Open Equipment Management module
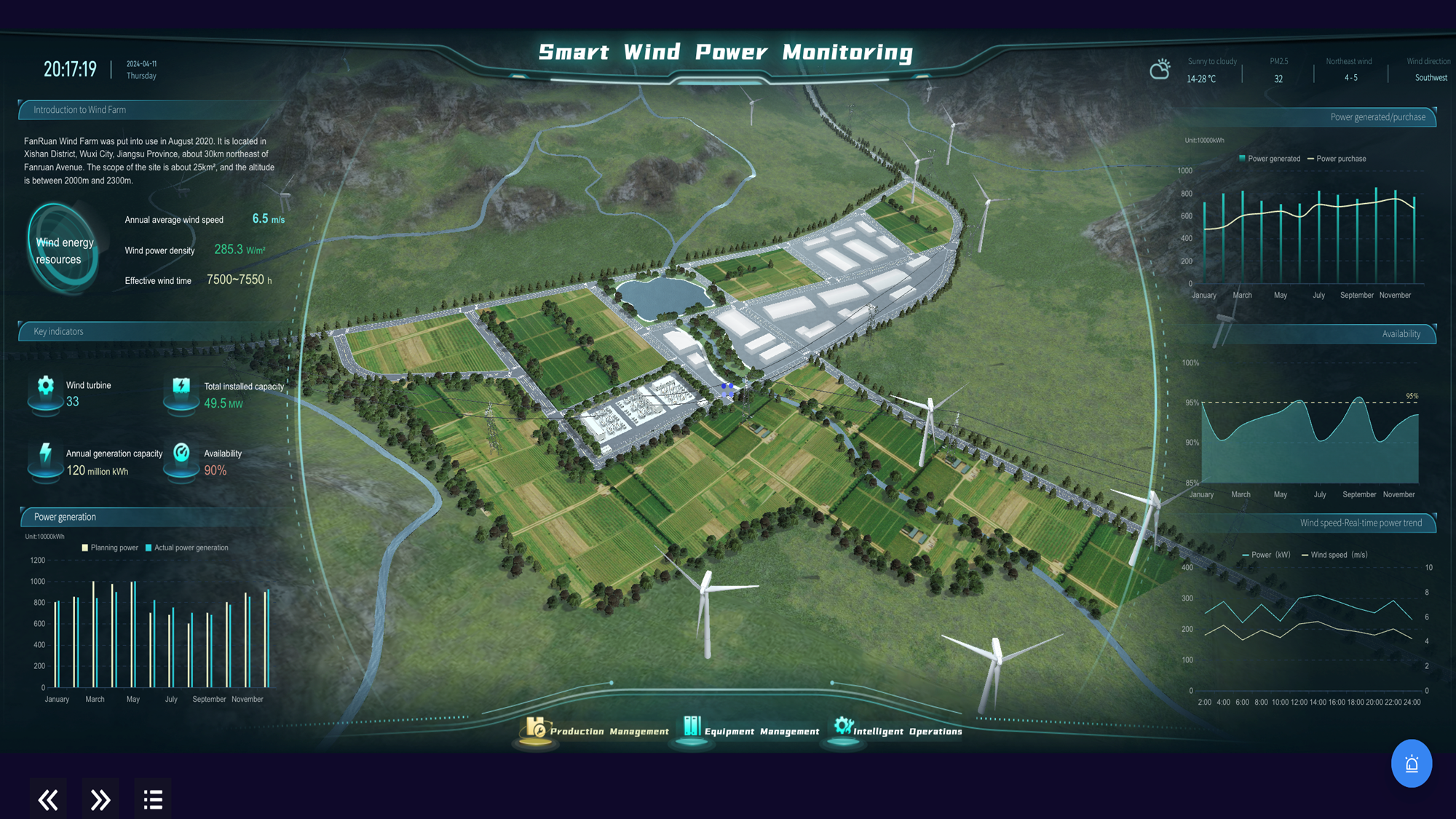 (761, 731)
